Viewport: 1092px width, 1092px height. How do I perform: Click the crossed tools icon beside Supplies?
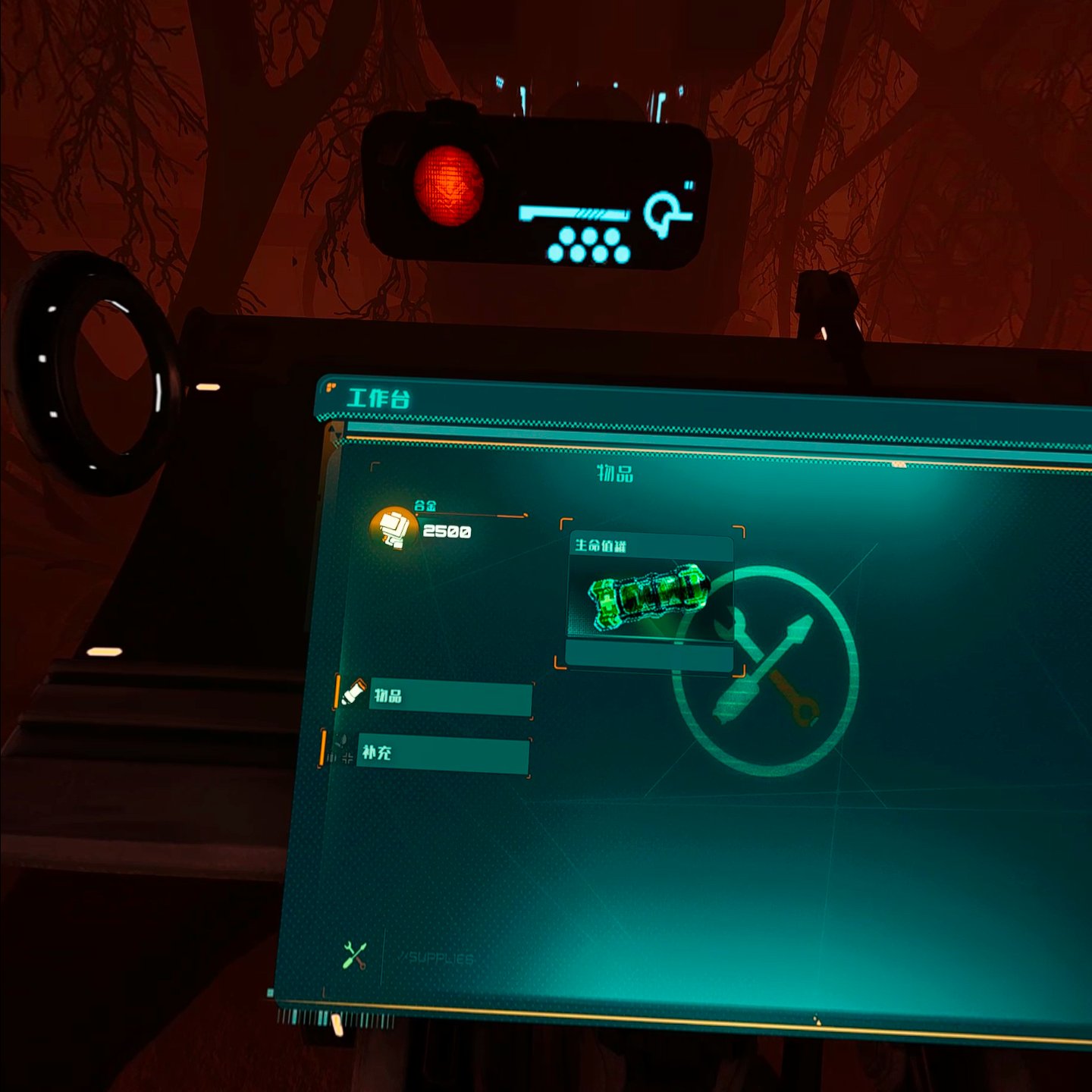click(354, 956)
